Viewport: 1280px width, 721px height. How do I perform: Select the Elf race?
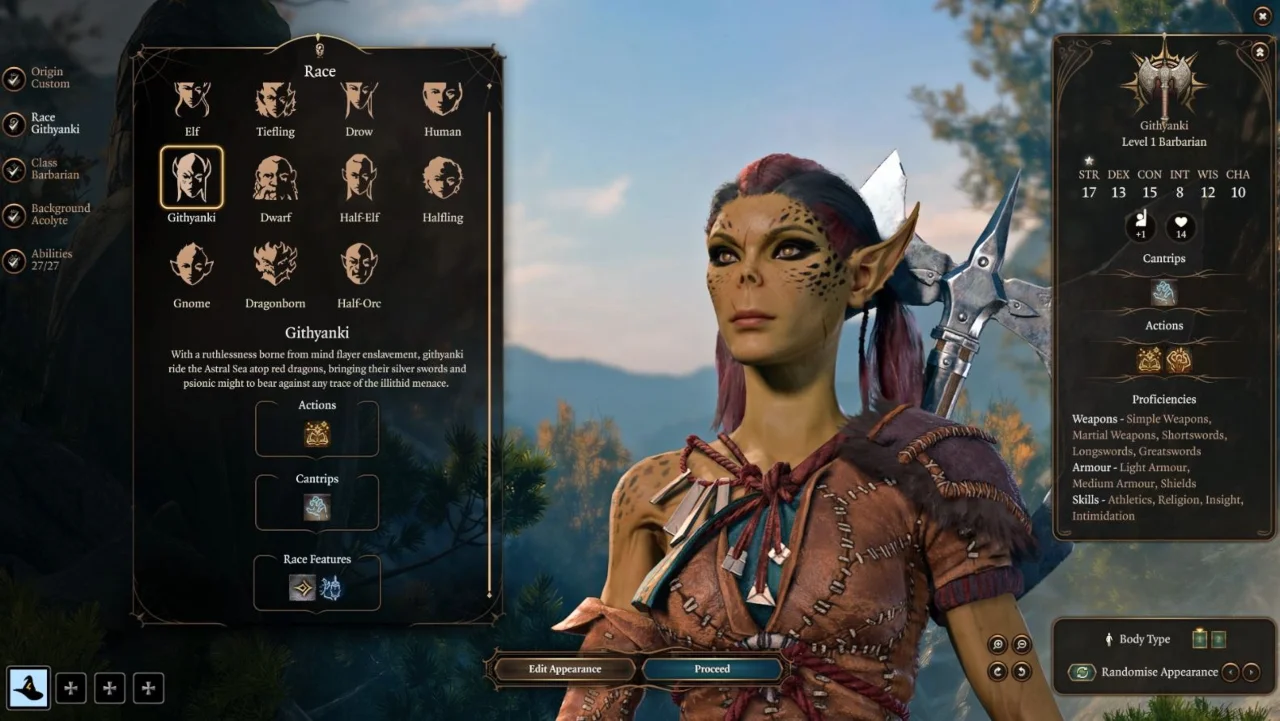tap(191, 100)
